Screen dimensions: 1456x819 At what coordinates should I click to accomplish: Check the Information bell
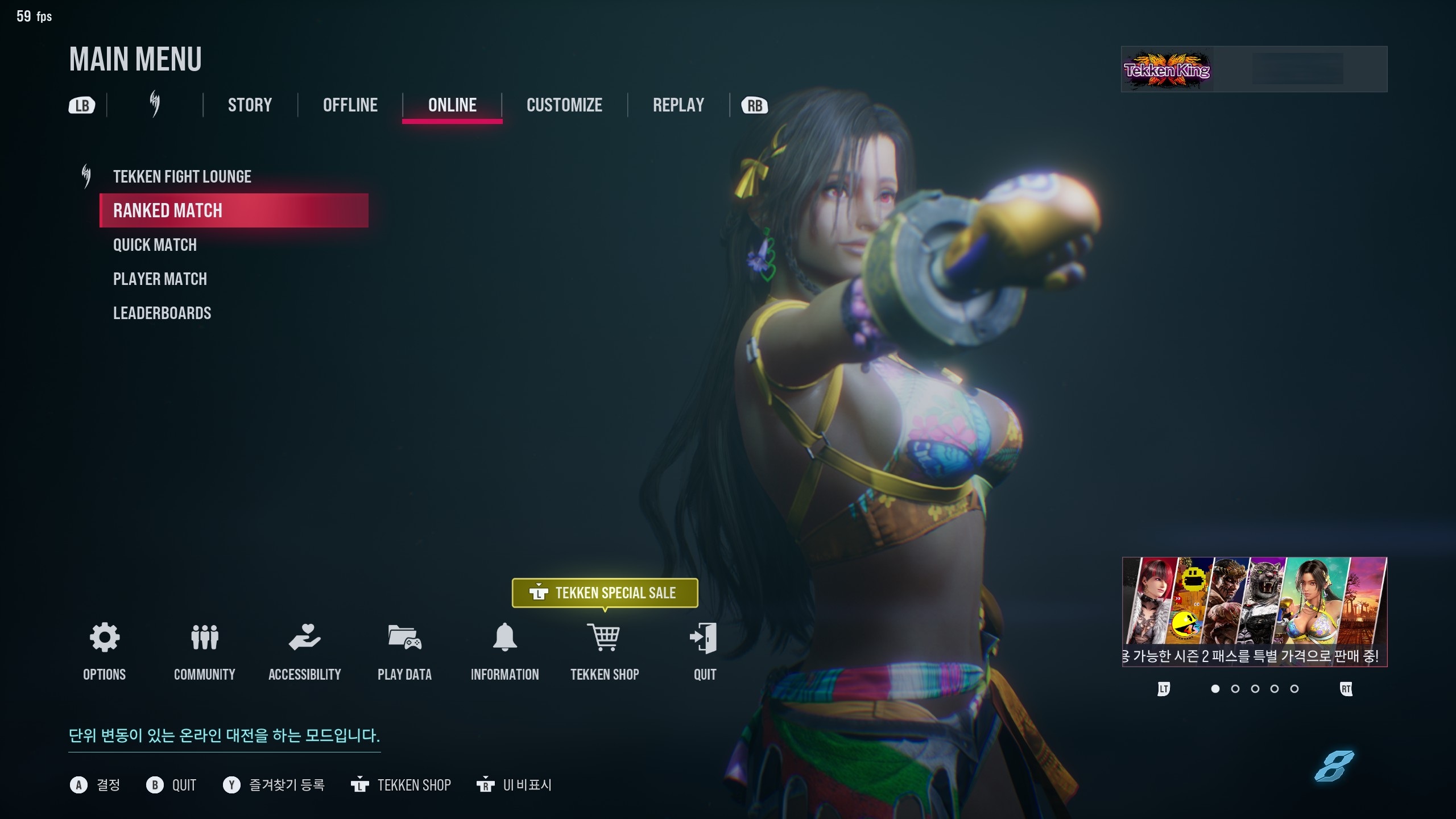[504, 638]
